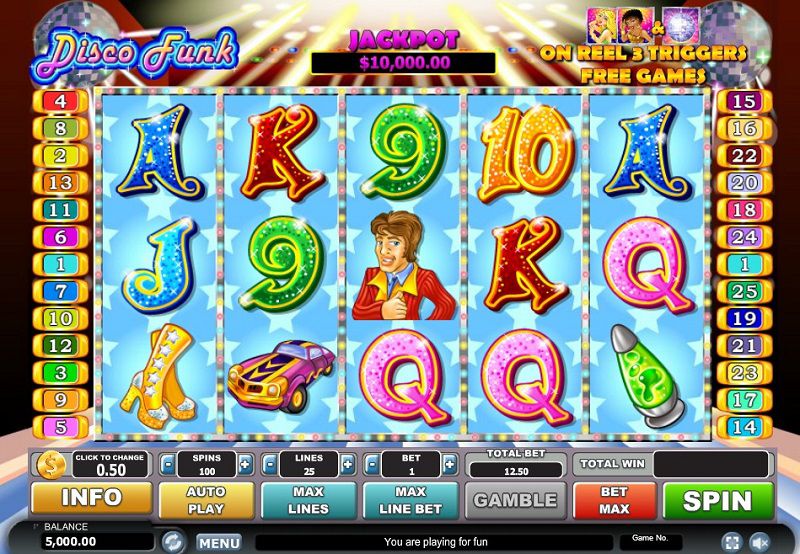Lower the bet per line
Viewport: 800px width, 554px height.
pyautogui.click(x=372, y=464)
